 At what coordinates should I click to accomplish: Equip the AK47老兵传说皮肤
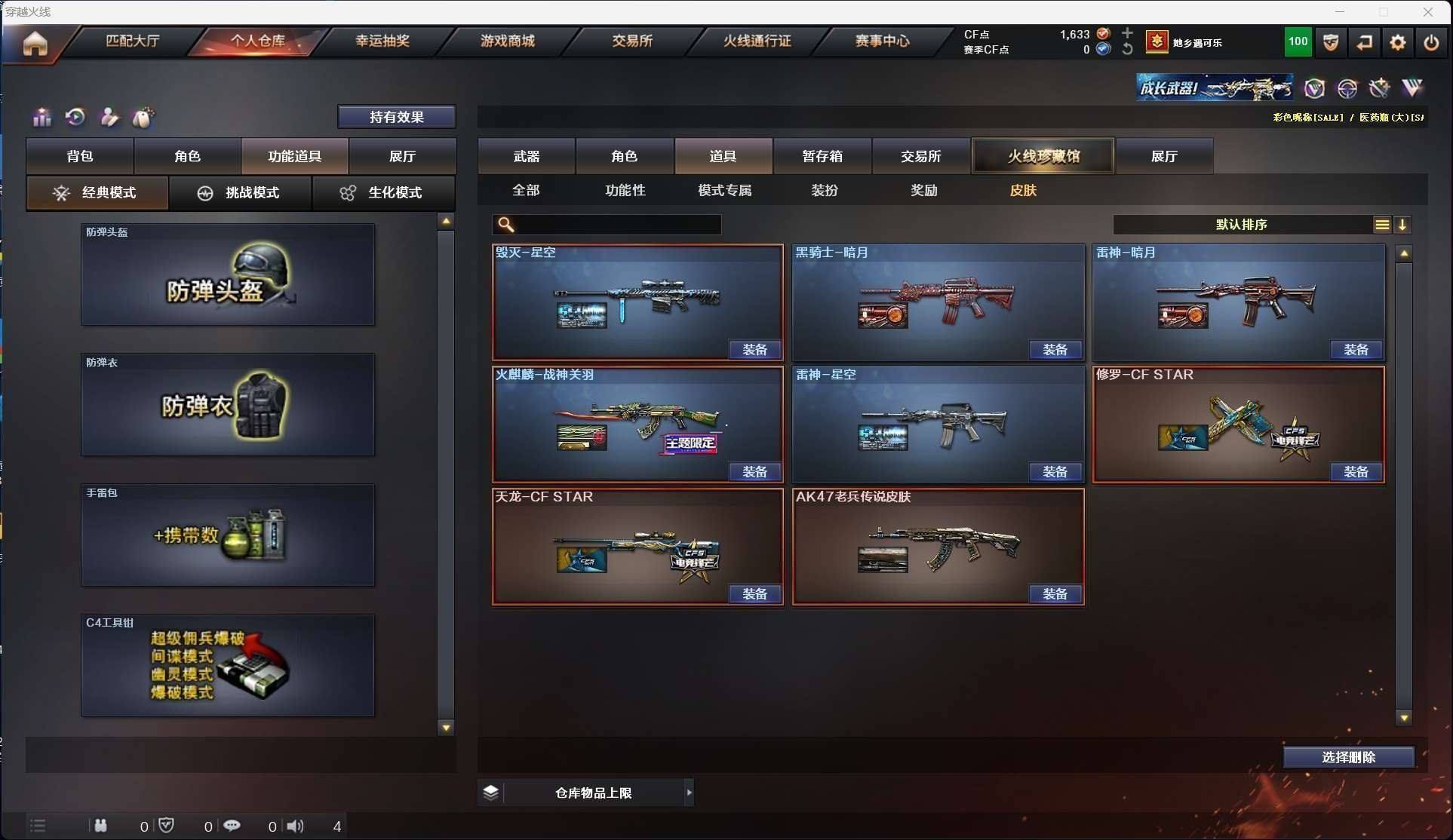(x=1055, y=594)
